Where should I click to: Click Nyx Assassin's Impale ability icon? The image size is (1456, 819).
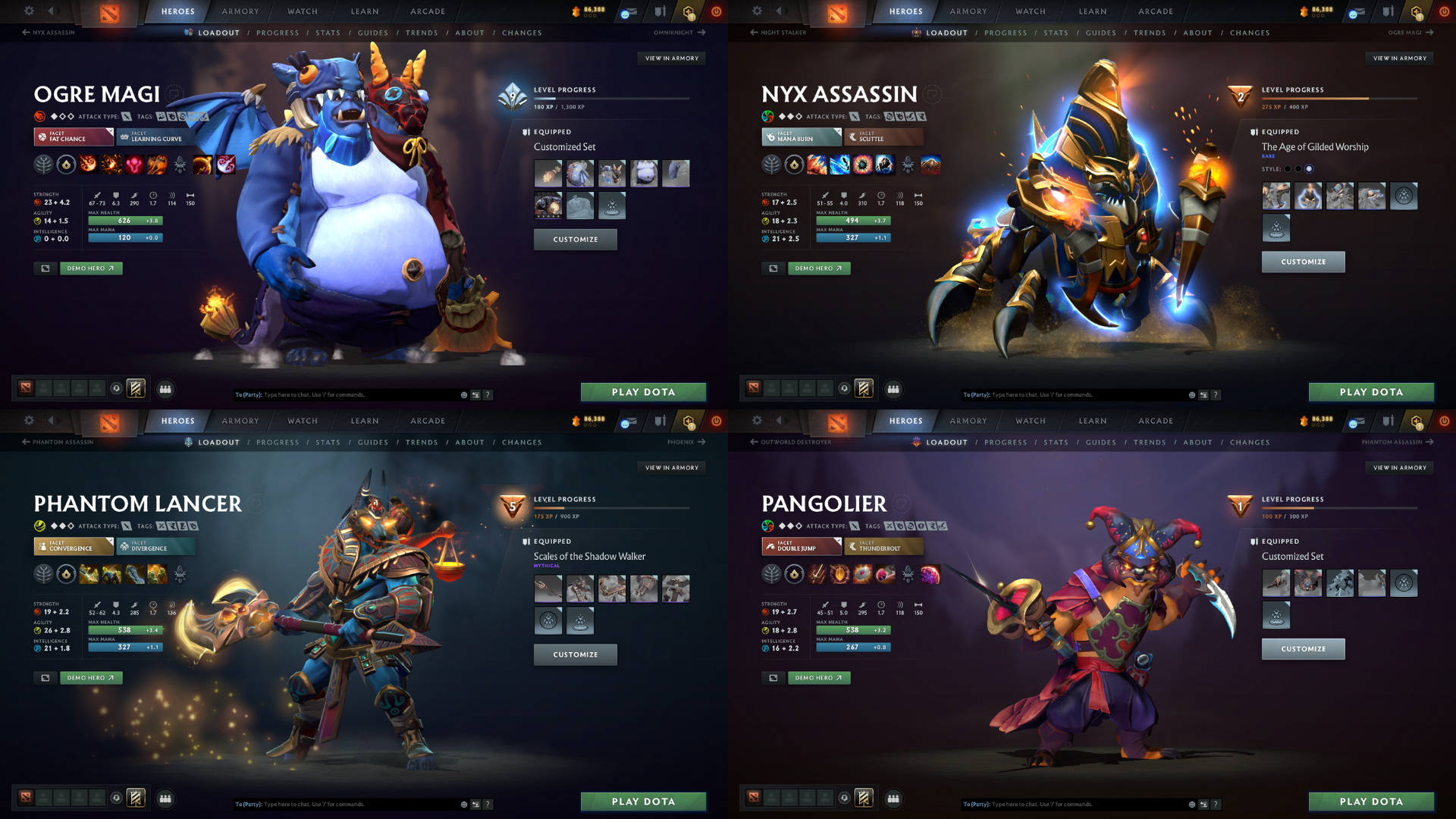[x=817, y=165]
